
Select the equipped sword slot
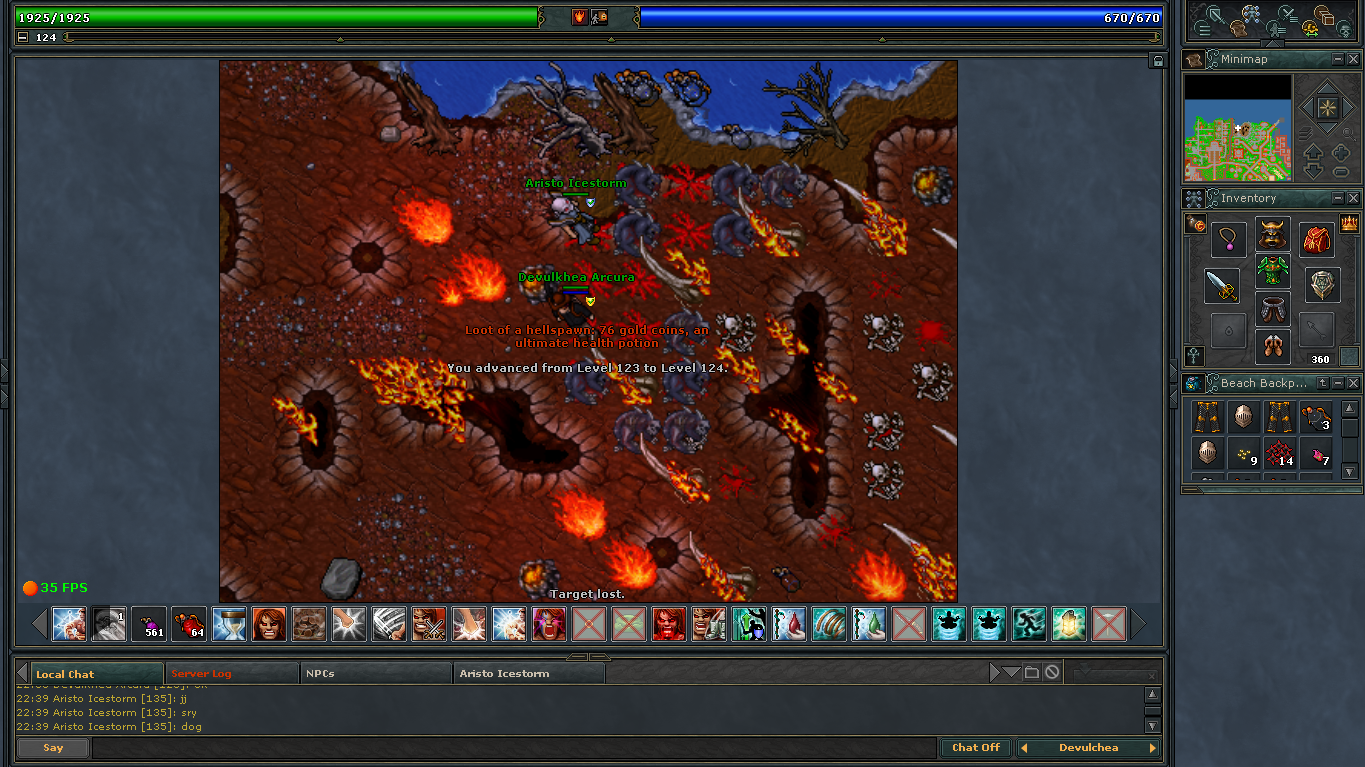pyautogui.click(x=1221, y=286)
